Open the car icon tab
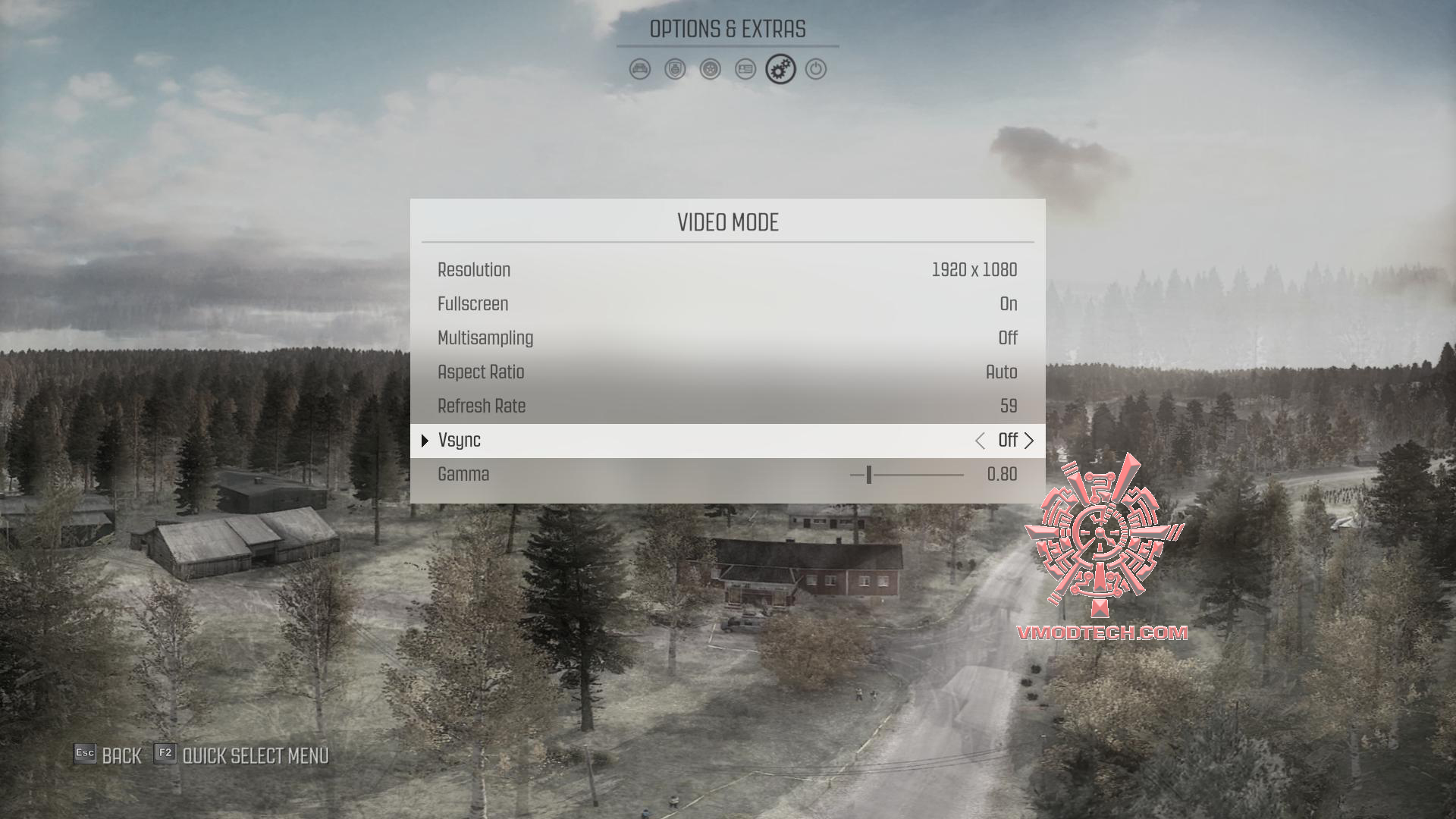 pos(640,70)
